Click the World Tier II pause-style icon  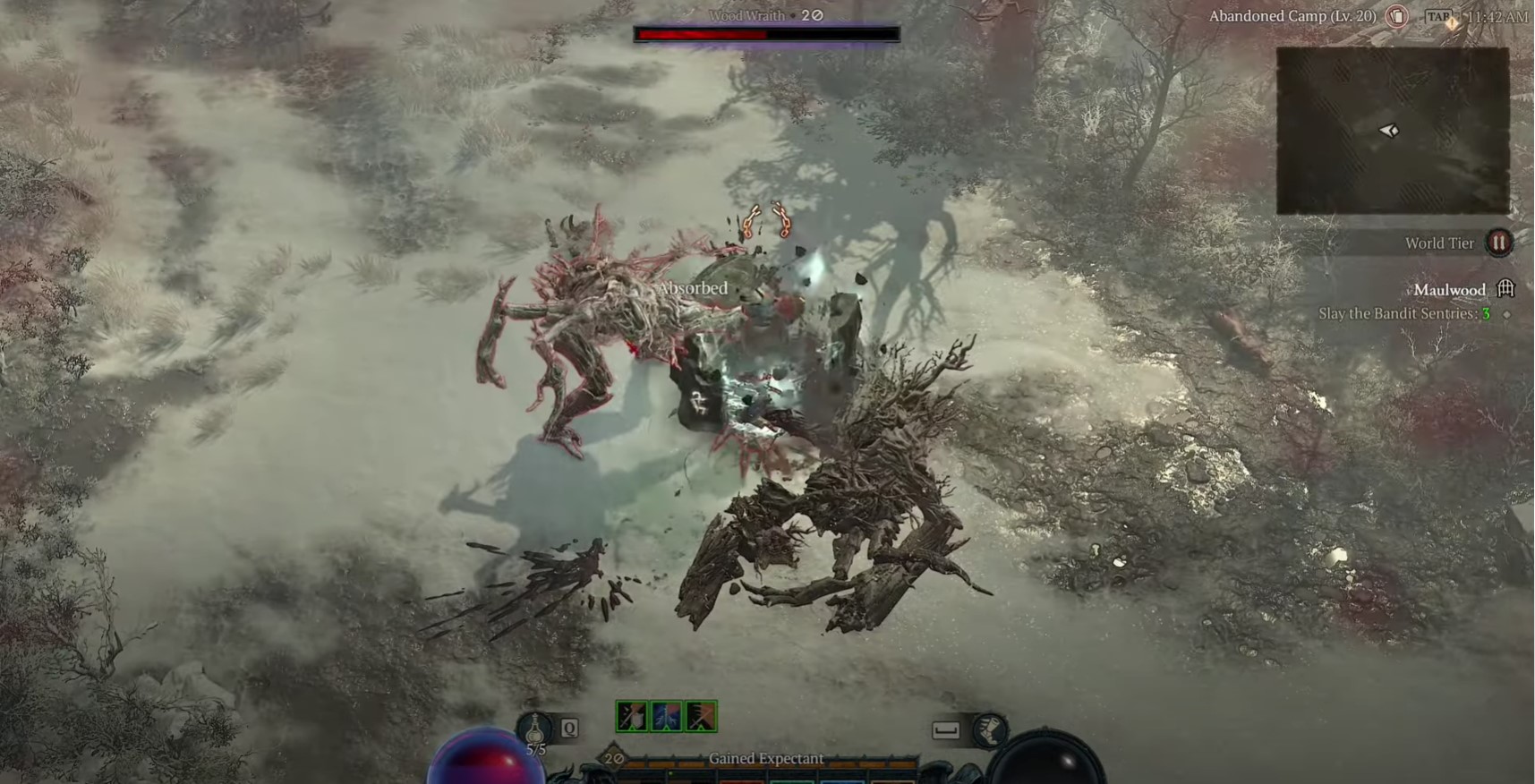pos(1497,243)
